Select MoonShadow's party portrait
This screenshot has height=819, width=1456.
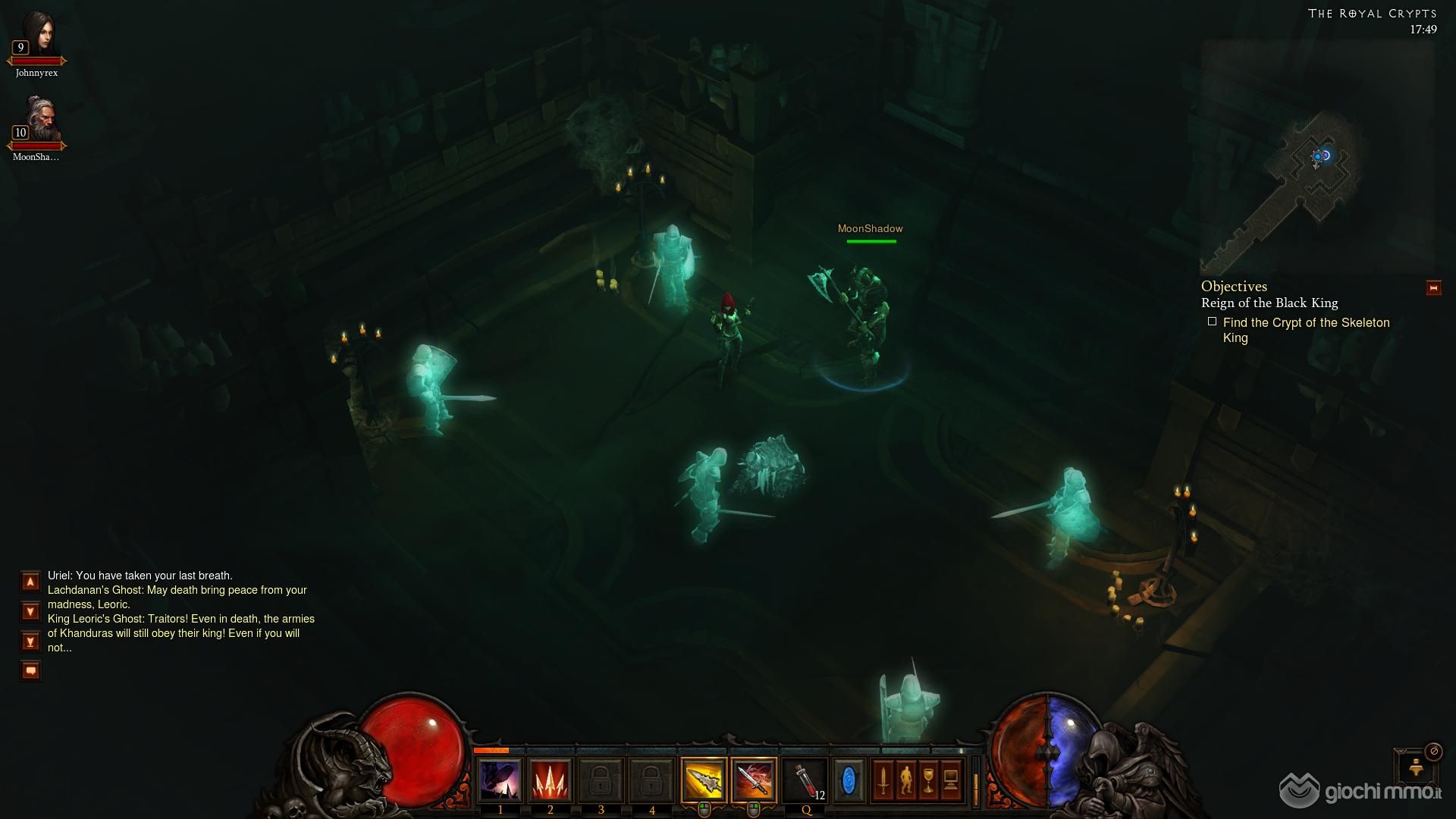[38, 120]
